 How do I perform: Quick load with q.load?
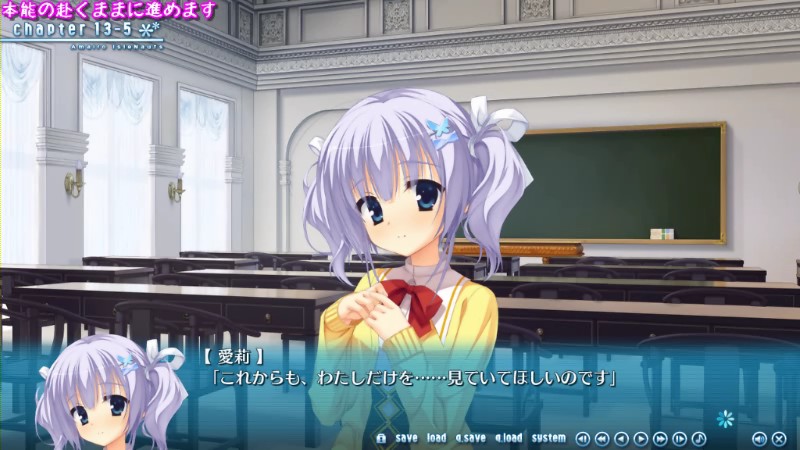[x=508, y=438]
